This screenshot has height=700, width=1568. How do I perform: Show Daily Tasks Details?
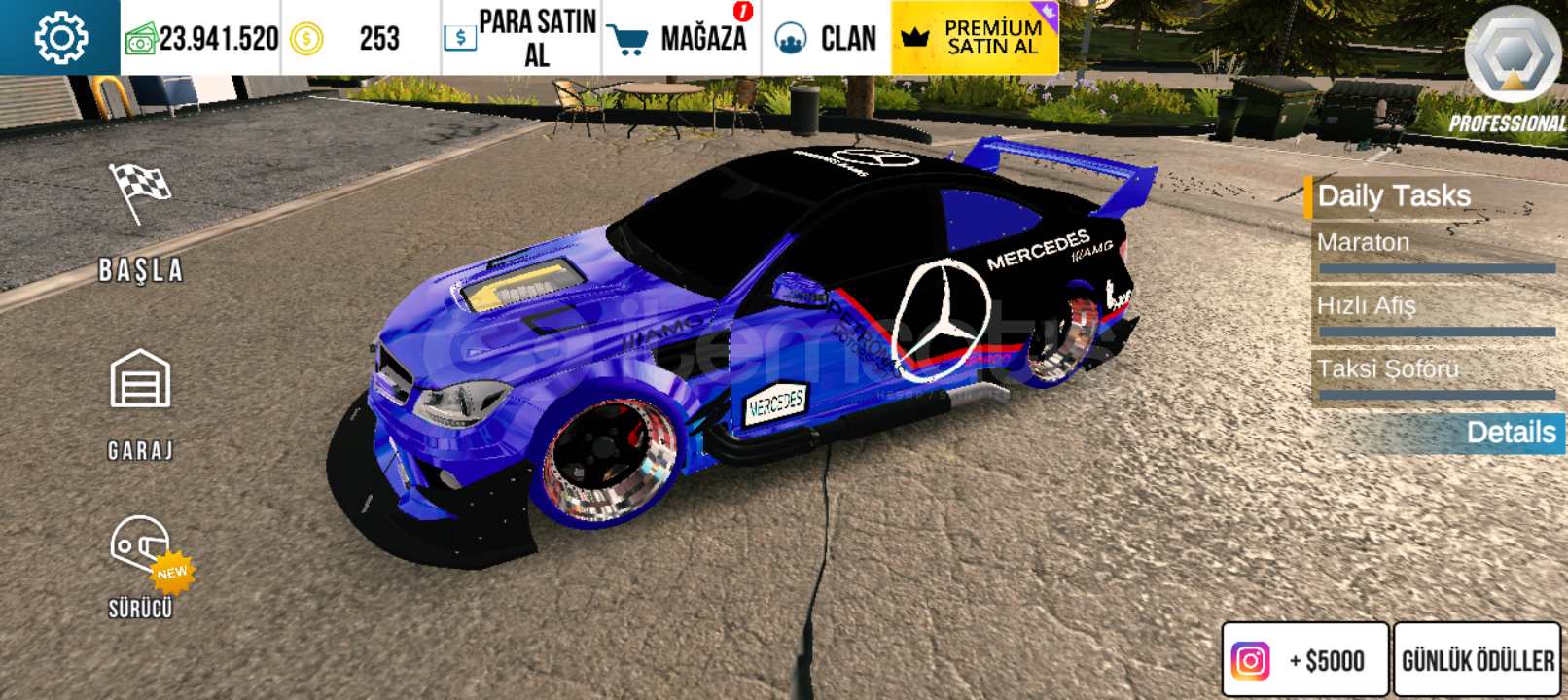[1510, 433]
